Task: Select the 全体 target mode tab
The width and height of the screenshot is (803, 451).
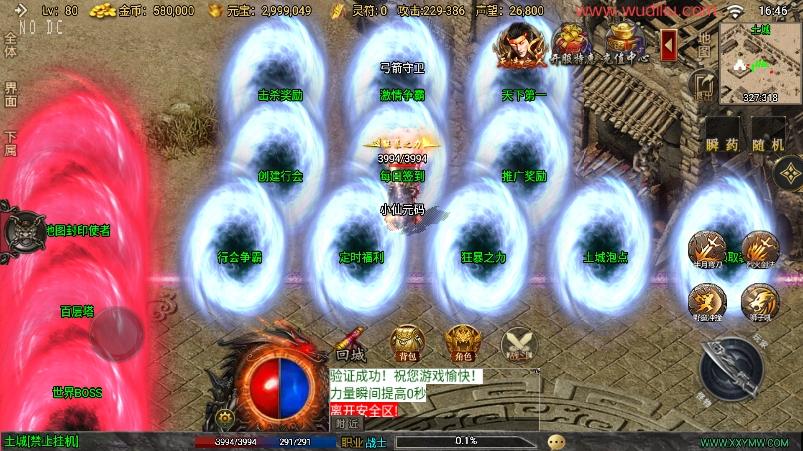Action: [x=10, y=45]
